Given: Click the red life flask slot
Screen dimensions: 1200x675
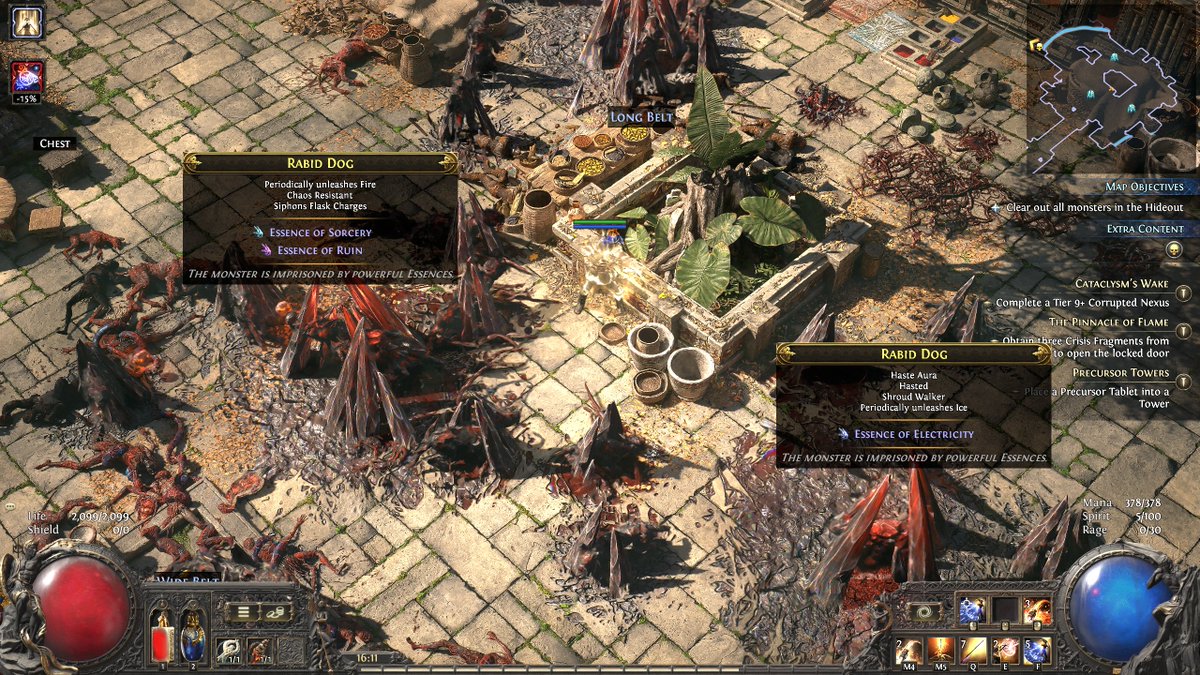Looking at the screenshot, I should pyautogui.click(x=162, y=634).
